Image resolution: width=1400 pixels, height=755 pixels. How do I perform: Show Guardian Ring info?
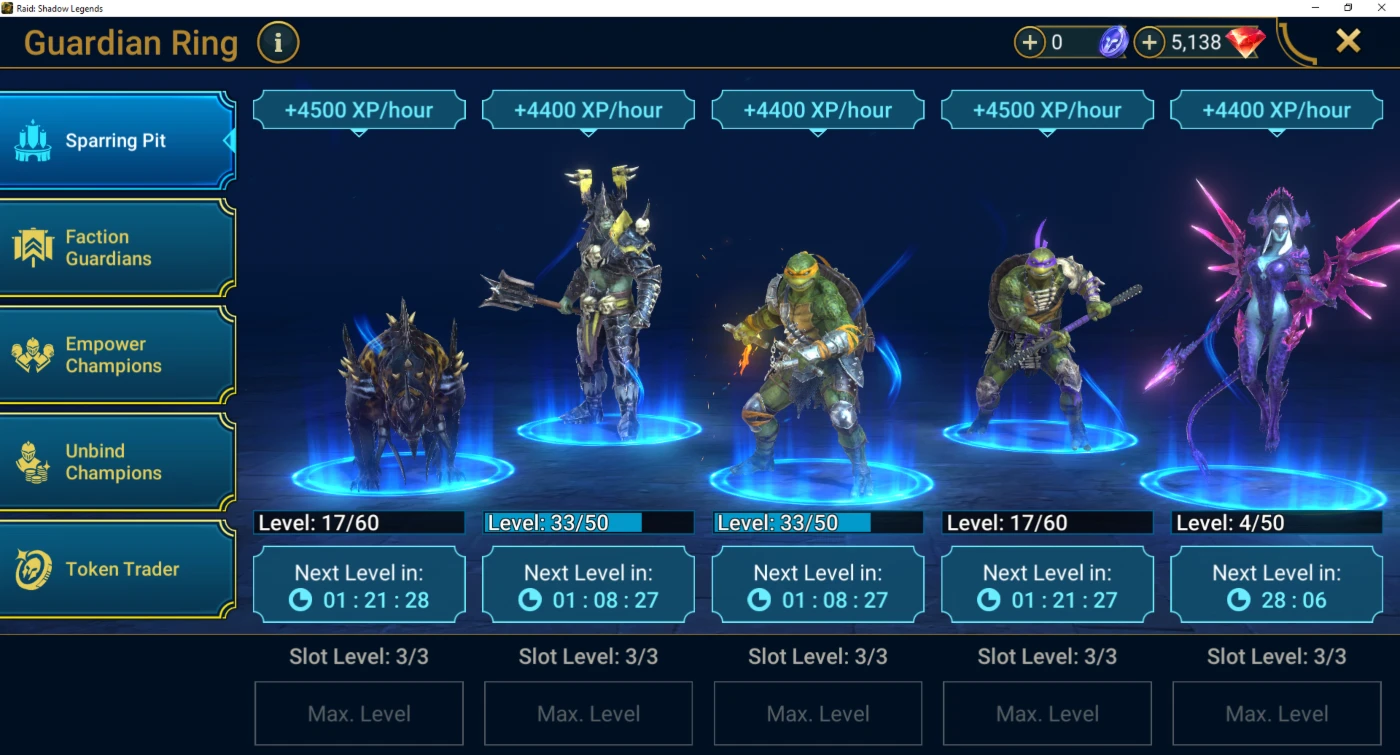coord(278,43)
